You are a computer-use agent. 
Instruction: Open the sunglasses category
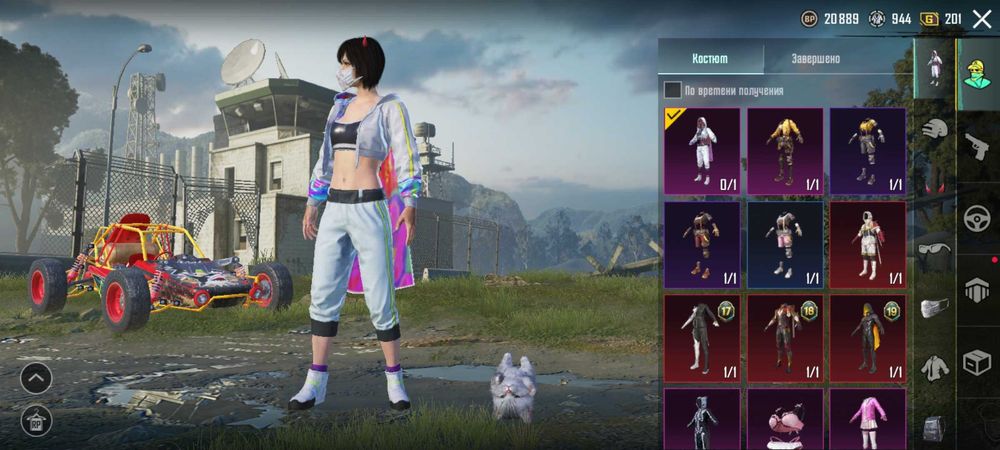934,250
